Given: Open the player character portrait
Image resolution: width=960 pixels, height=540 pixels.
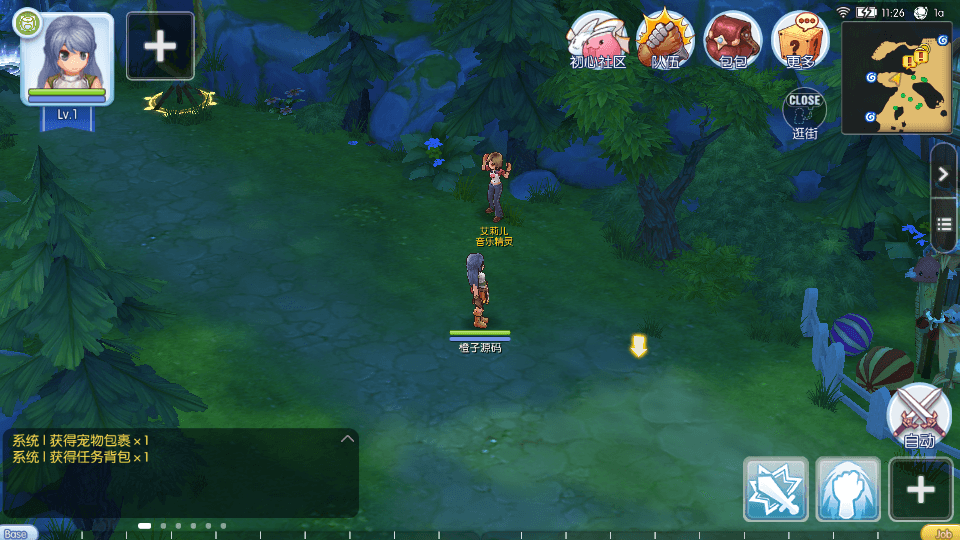Looking at the screenshot, I should pyautogui.click(x=66, y=58).
